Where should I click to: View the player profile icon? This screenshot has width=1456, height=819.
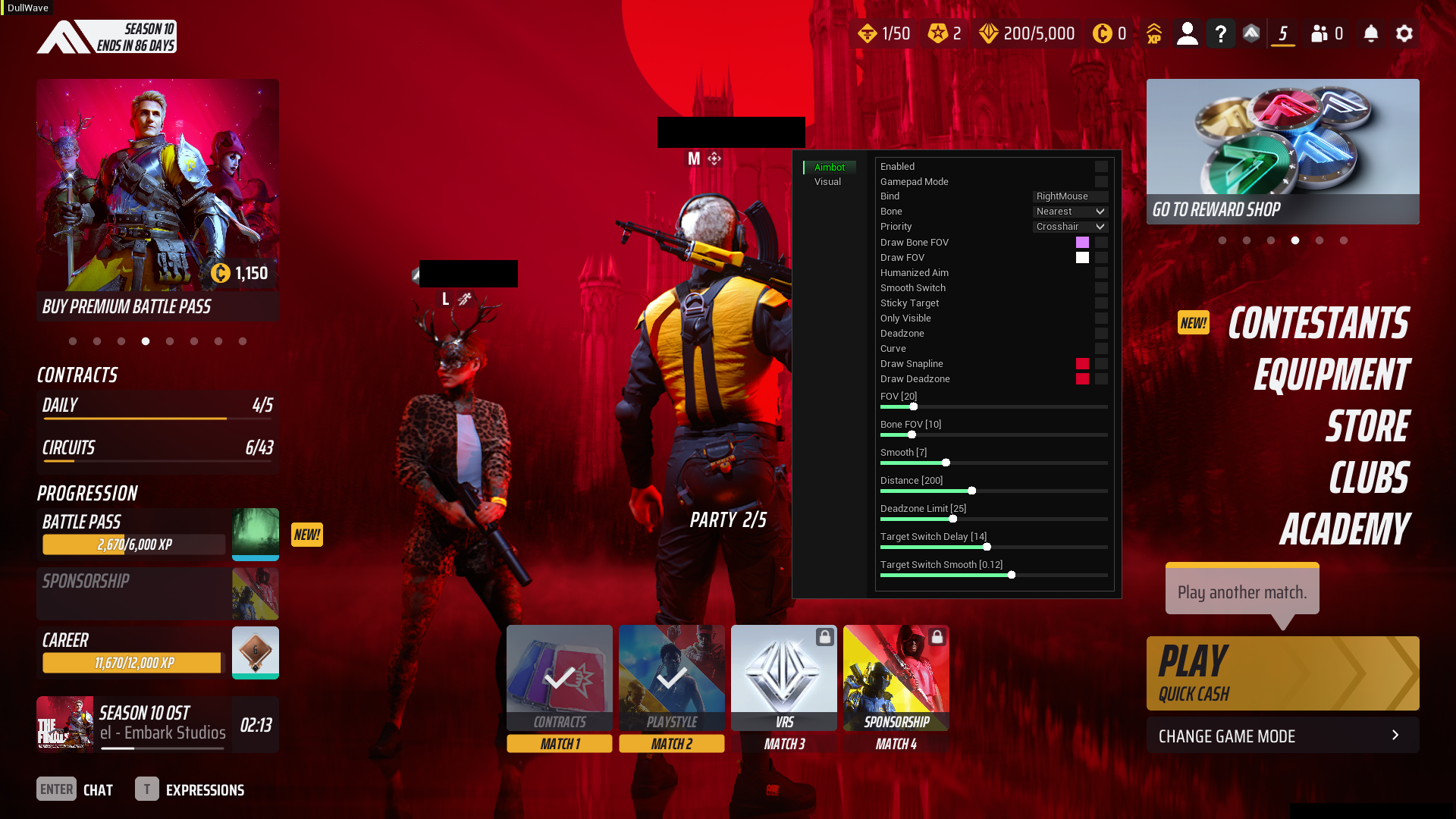coord(1187,34)
